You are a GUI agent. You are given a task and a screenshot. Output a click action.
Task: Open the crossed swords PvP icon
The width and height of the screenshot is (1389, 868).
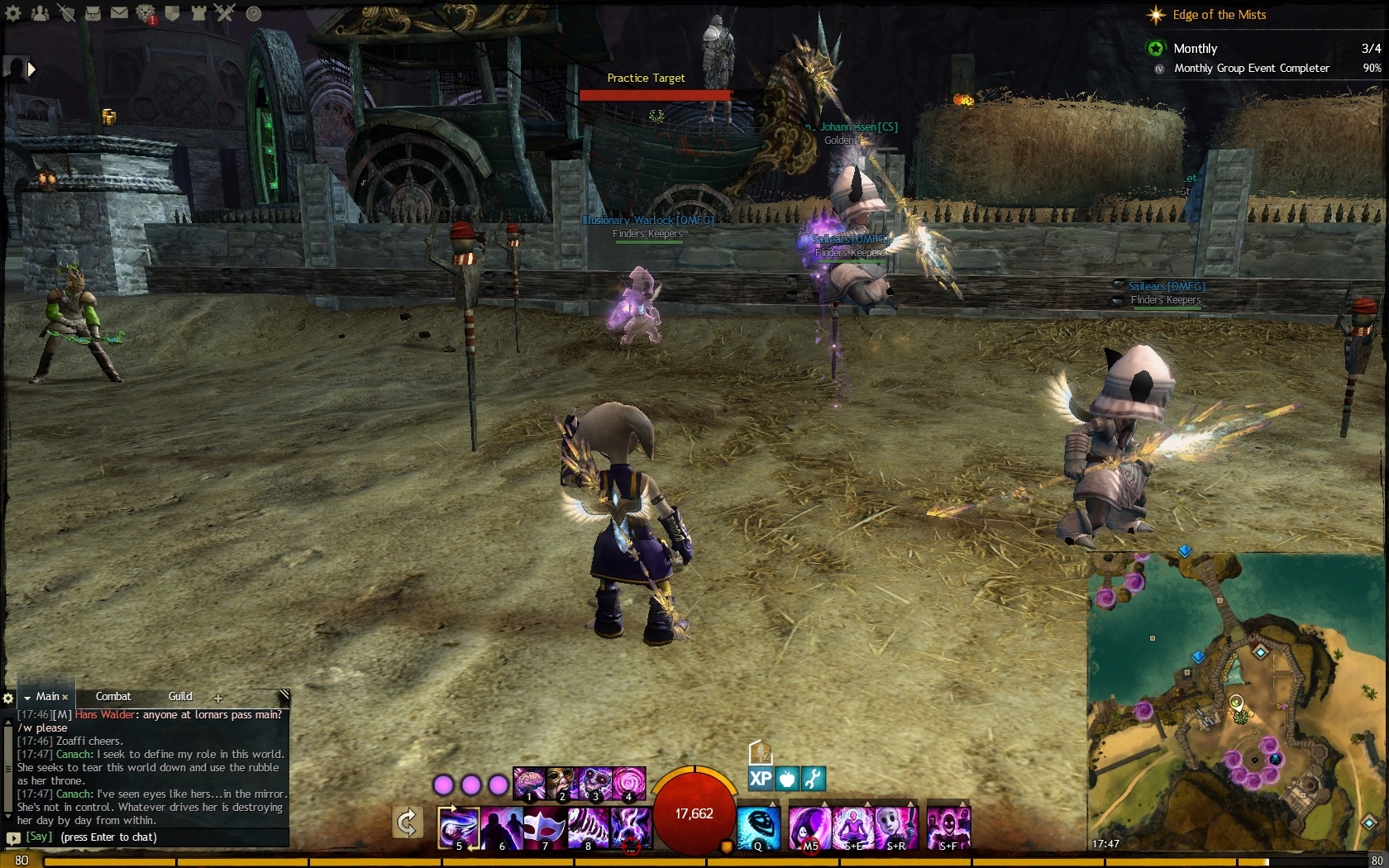tap(225, 13)
